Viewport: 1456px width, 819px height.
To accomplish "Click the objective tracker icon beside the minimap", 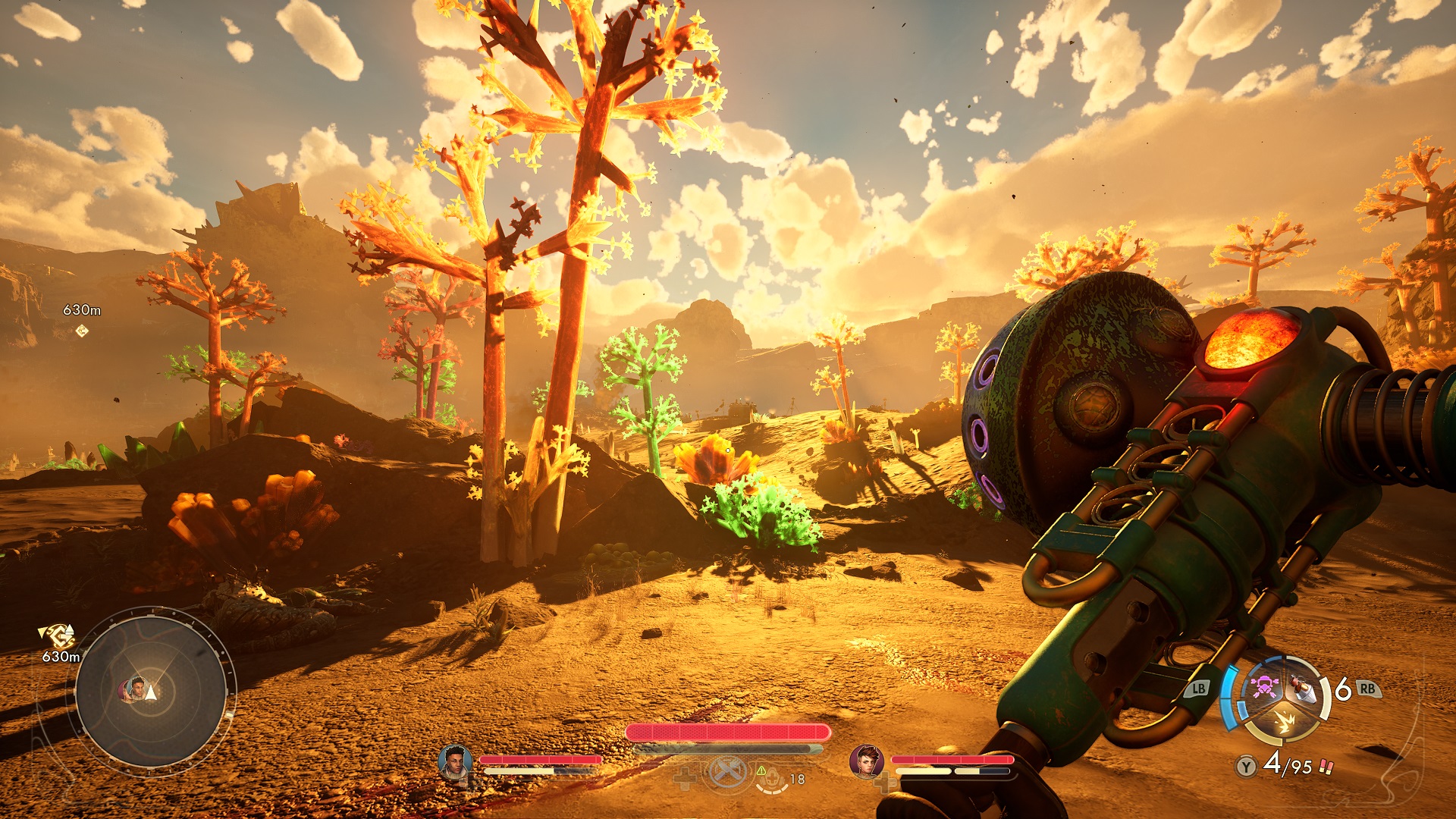I will (x=58, y=635).
